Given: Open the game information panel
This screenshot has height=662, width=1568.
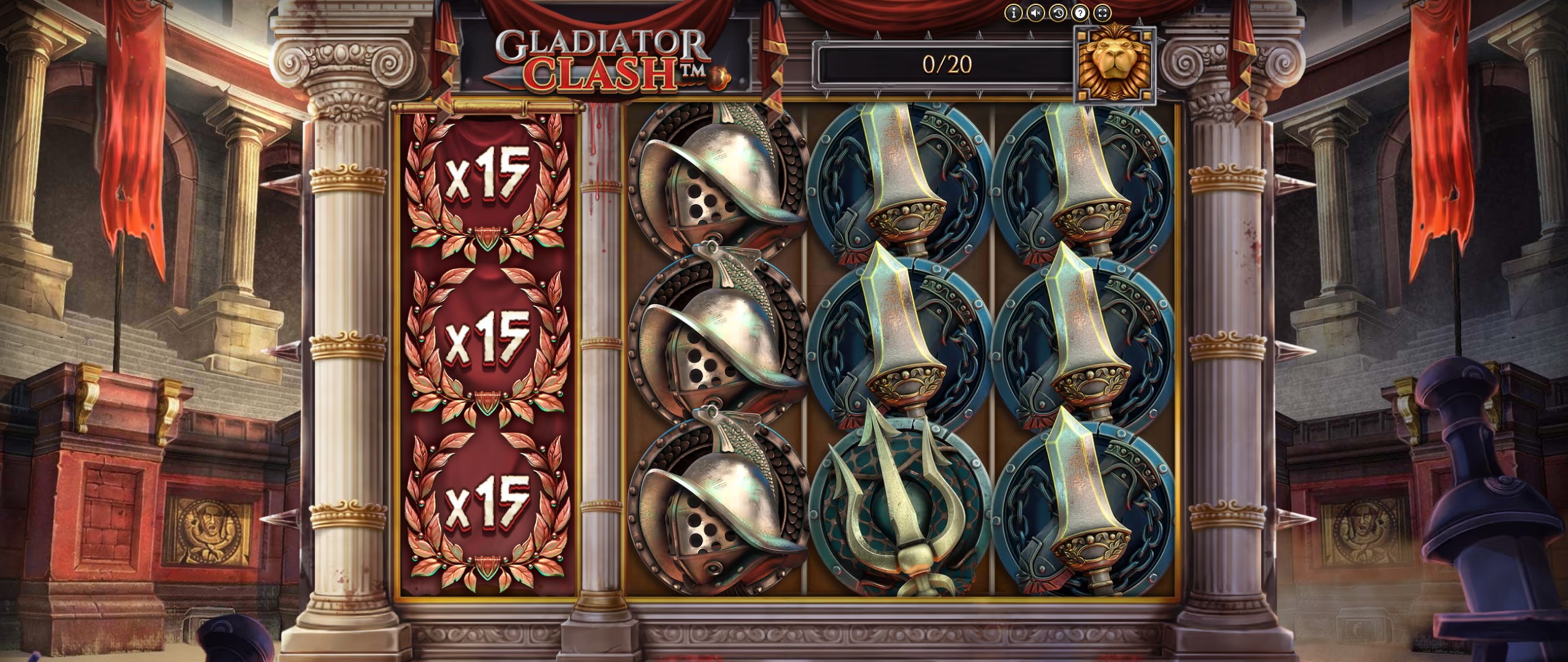Looking at the screenshot, I should (x=1013, y=13).
